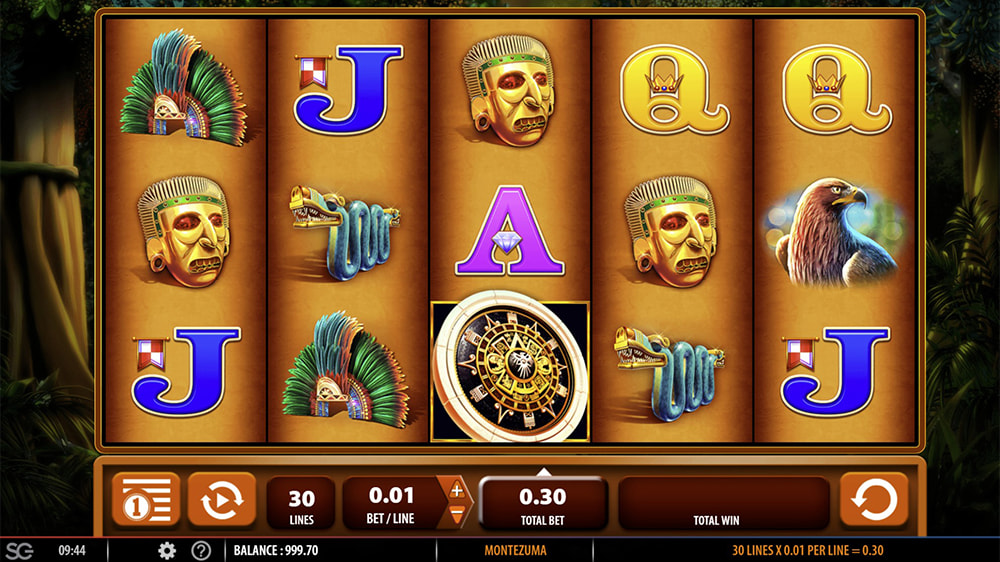
Task: Decrease bet per line with minus
Action: tap(457, 514)
